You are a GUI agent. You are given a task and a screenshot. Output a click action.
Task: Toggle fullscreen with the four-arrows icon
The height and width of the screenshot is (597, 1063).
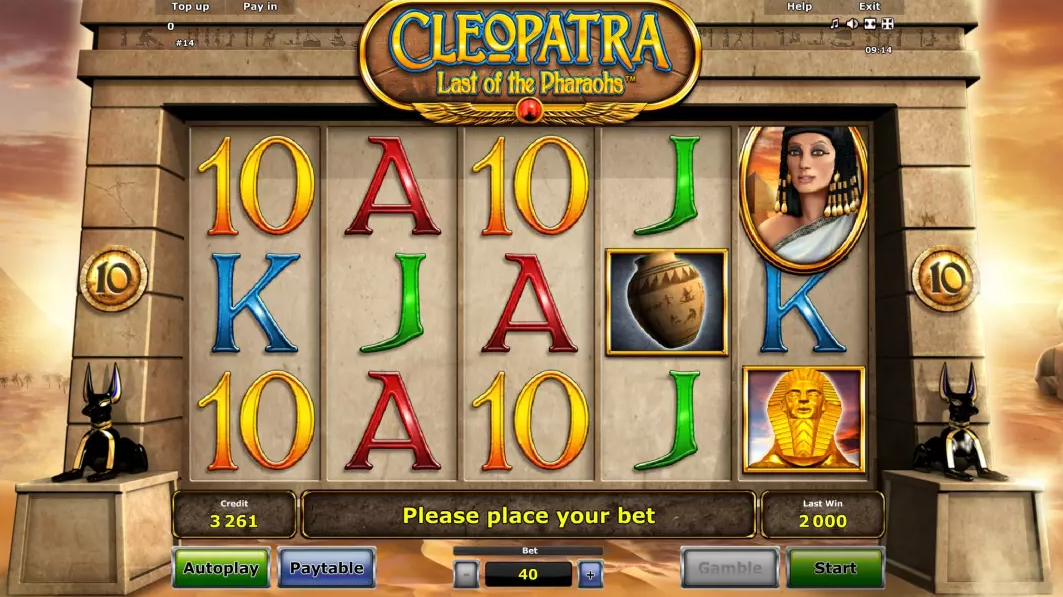pos(887,24)
